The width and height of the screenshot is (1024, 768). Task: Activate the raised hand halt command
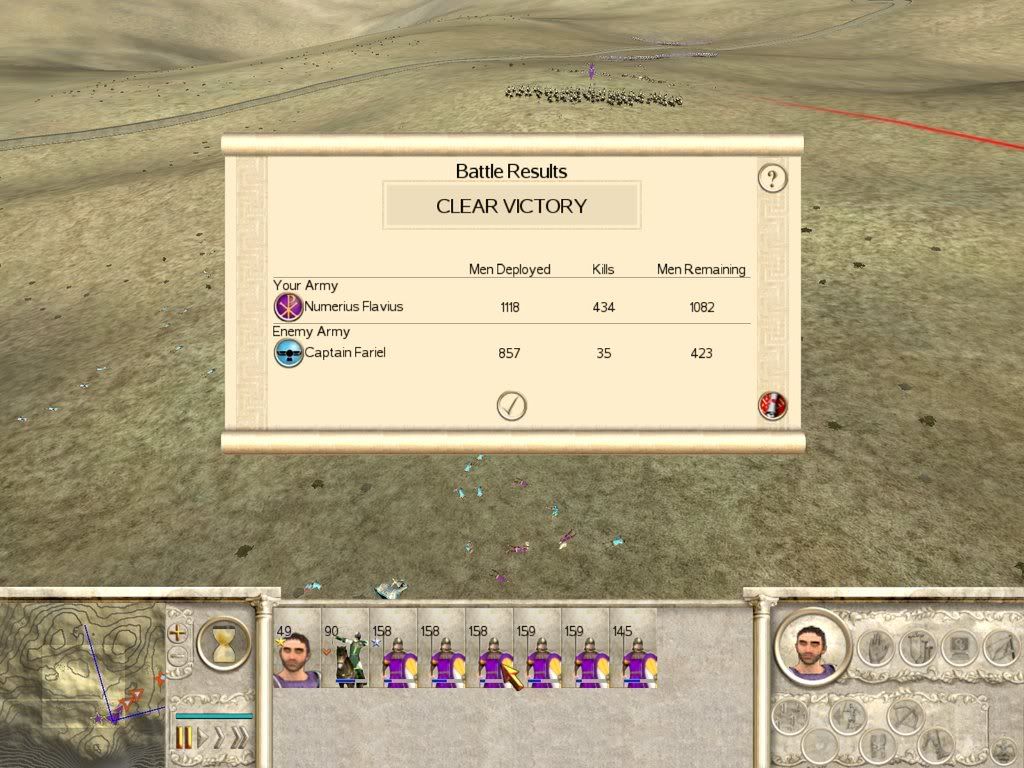pyautogui.click(x=877, y=648)
